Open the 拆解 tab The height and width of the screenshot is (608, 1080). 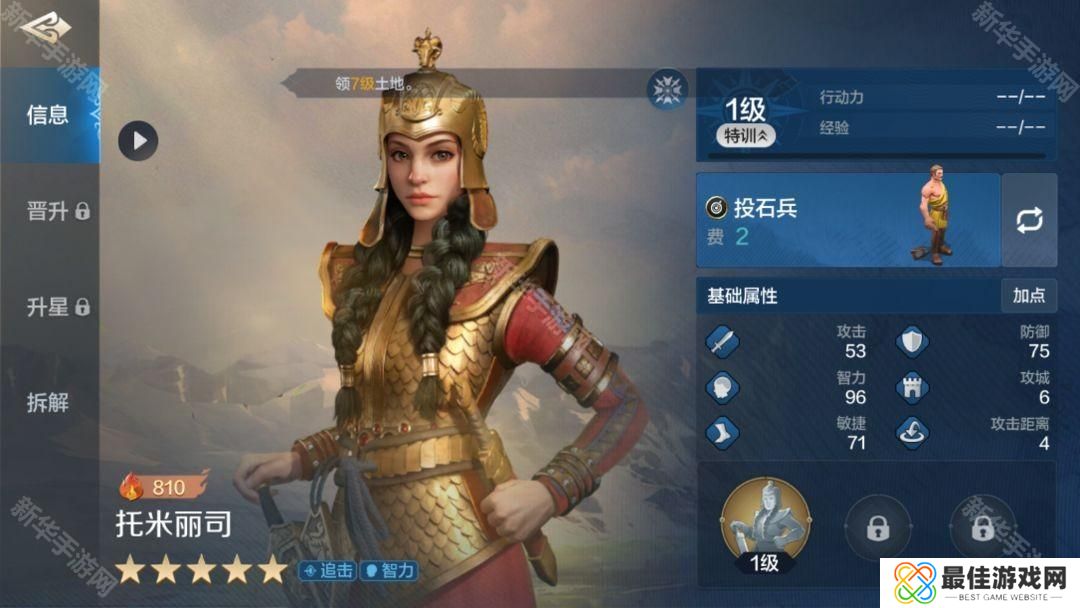click(x=48, y=403)
